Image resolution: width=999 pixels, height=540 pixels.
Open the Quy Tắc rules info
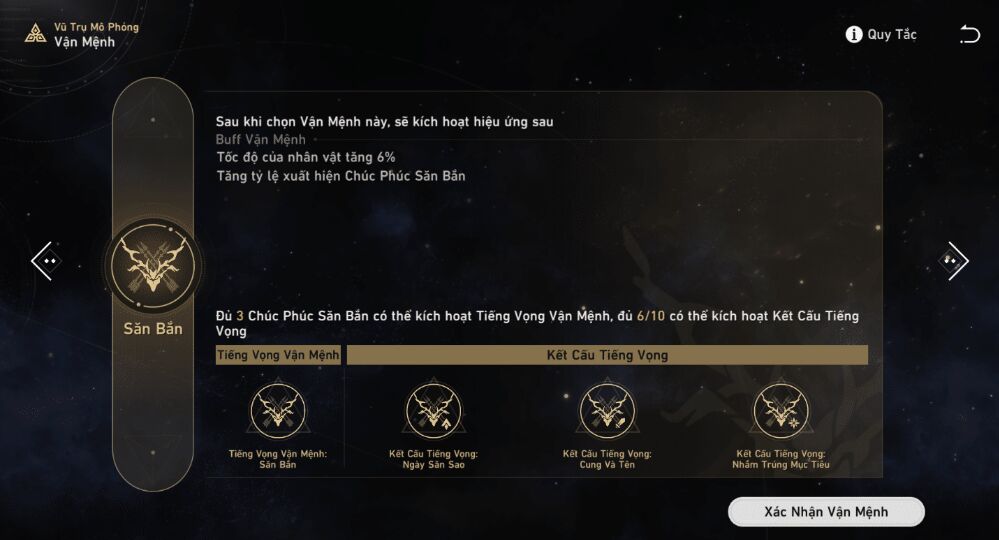click(881, 35)
